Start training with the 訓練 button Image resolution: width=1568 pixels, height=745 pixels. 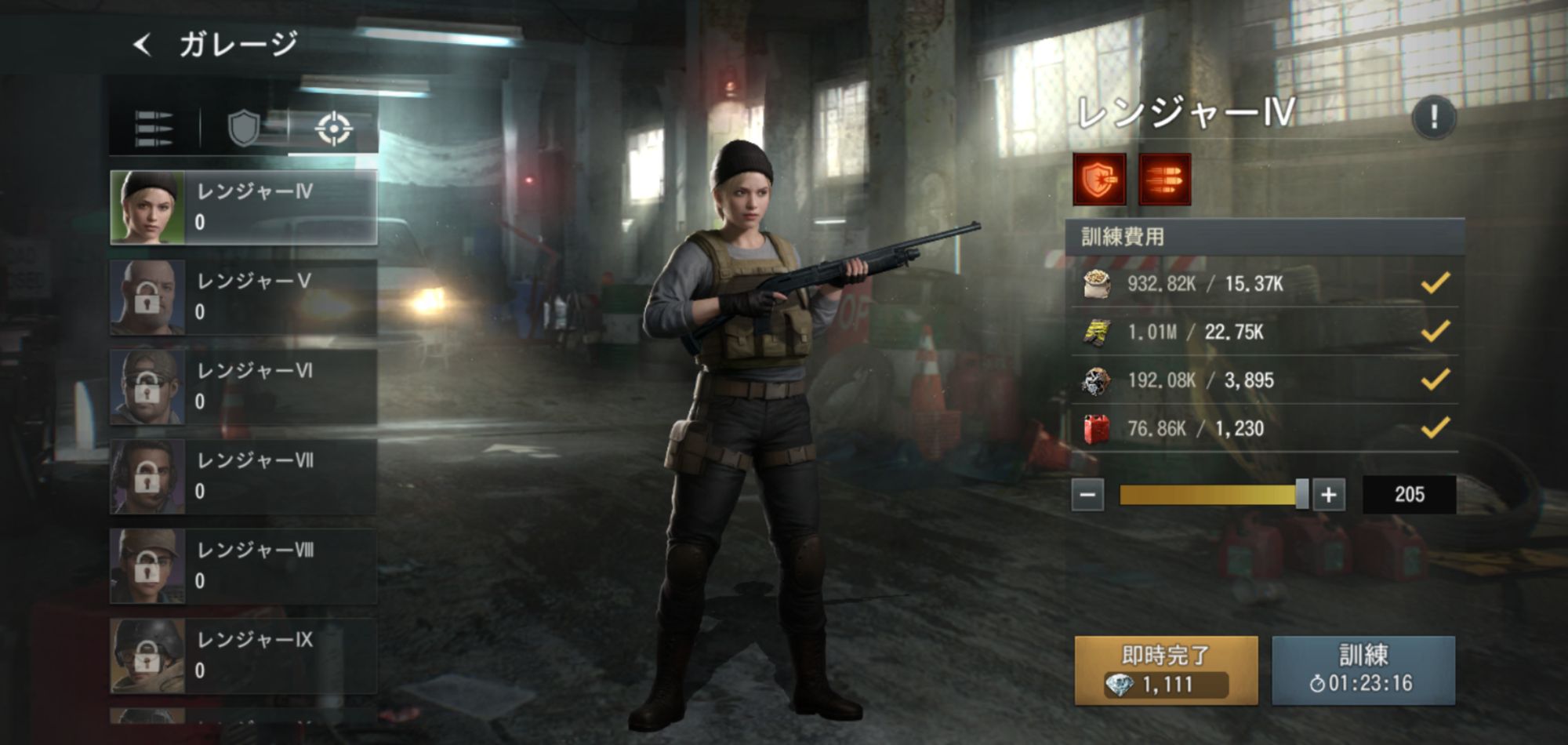coord(1363,670)
